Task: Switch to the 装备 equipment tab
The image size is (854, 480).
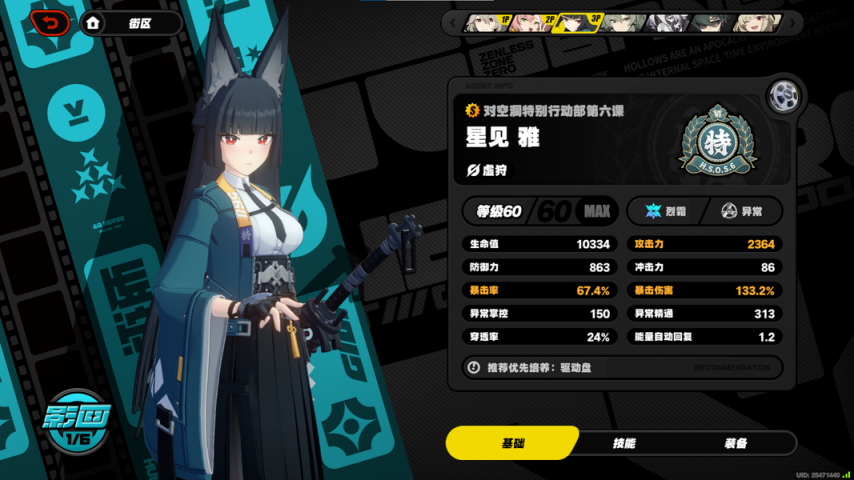Action: (734, 443)
